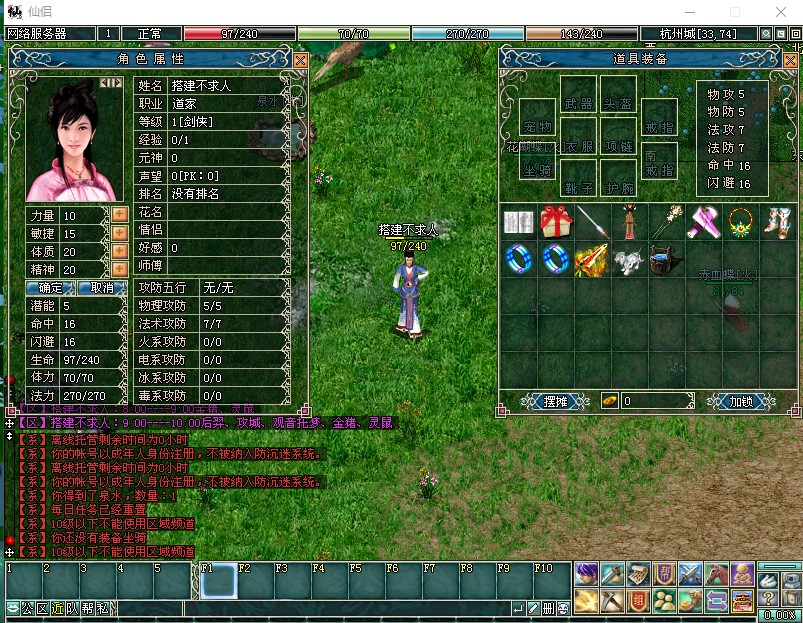Viewport: 803px width, 623px height.
Task: Add a point to 力量 strength
Action: 119,215
